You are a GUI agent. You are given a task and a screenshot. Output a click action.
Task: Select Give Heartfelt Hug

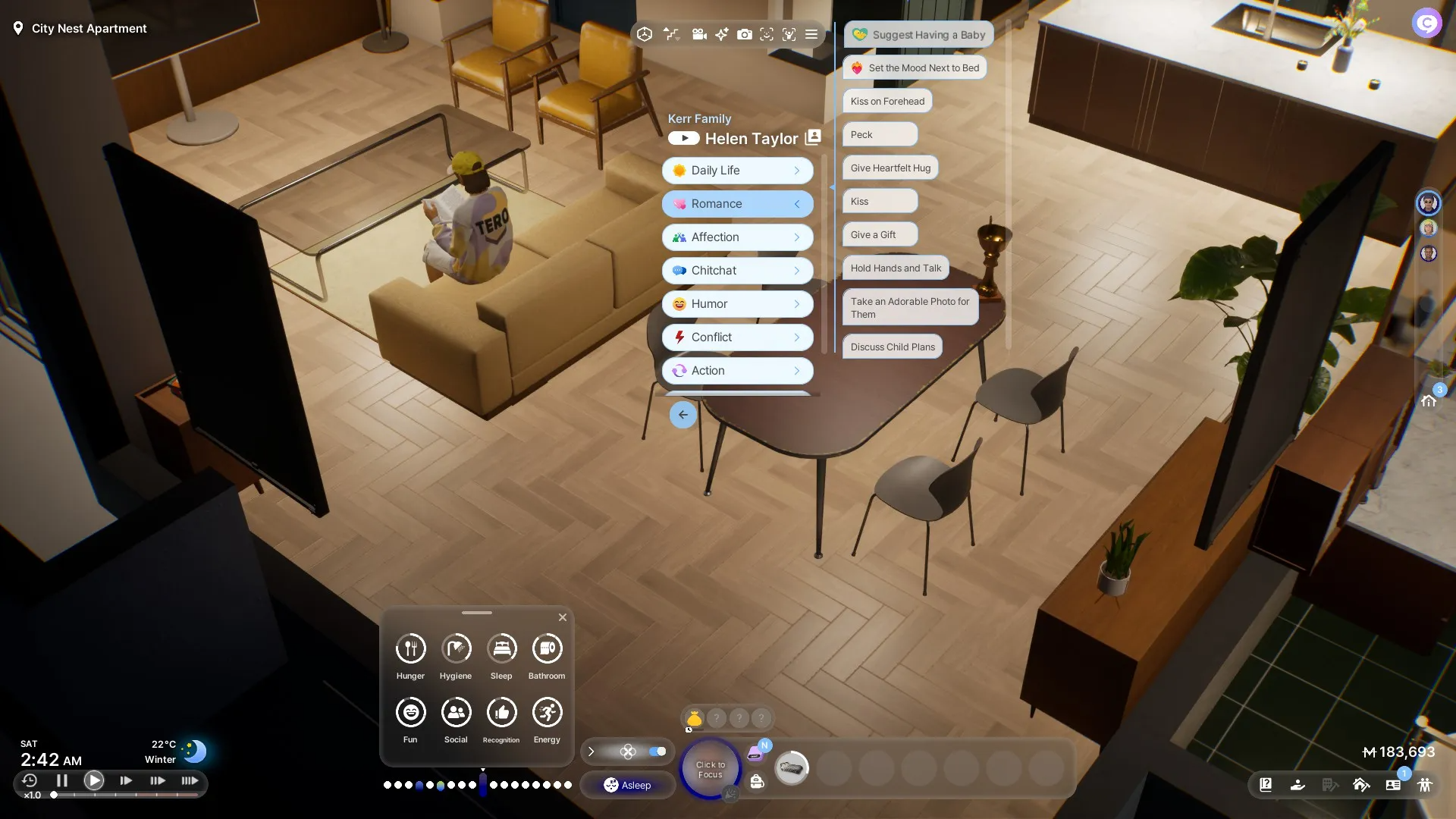click(x=890, y=168)
